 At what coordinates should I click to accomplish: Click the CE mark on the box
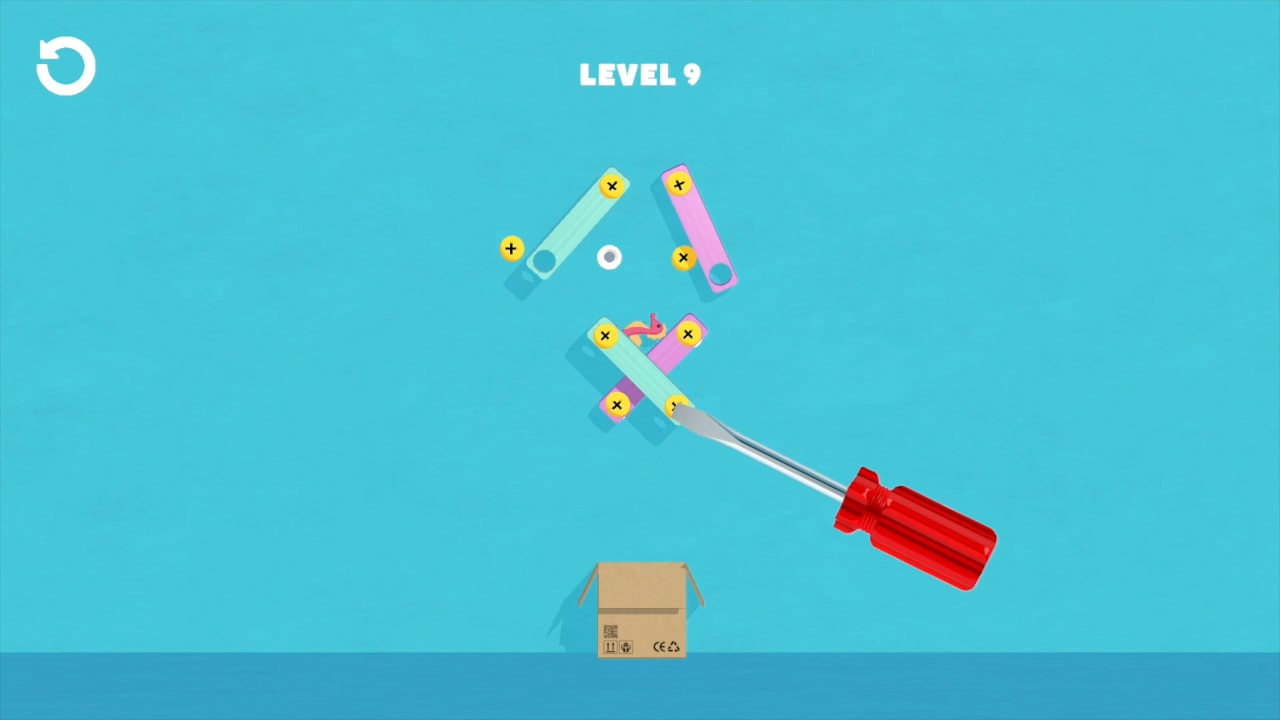[x=659, y=646]
